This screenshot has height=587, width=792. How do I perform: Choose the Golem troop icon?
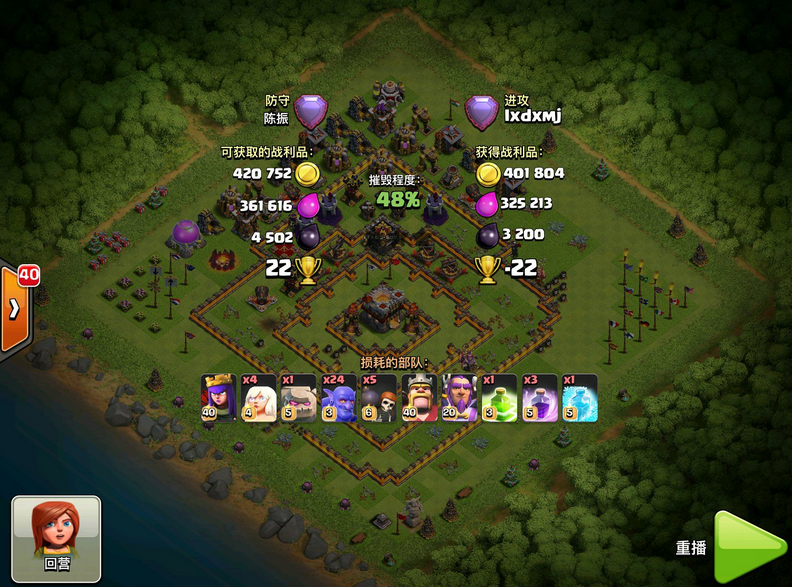point(298,397)
